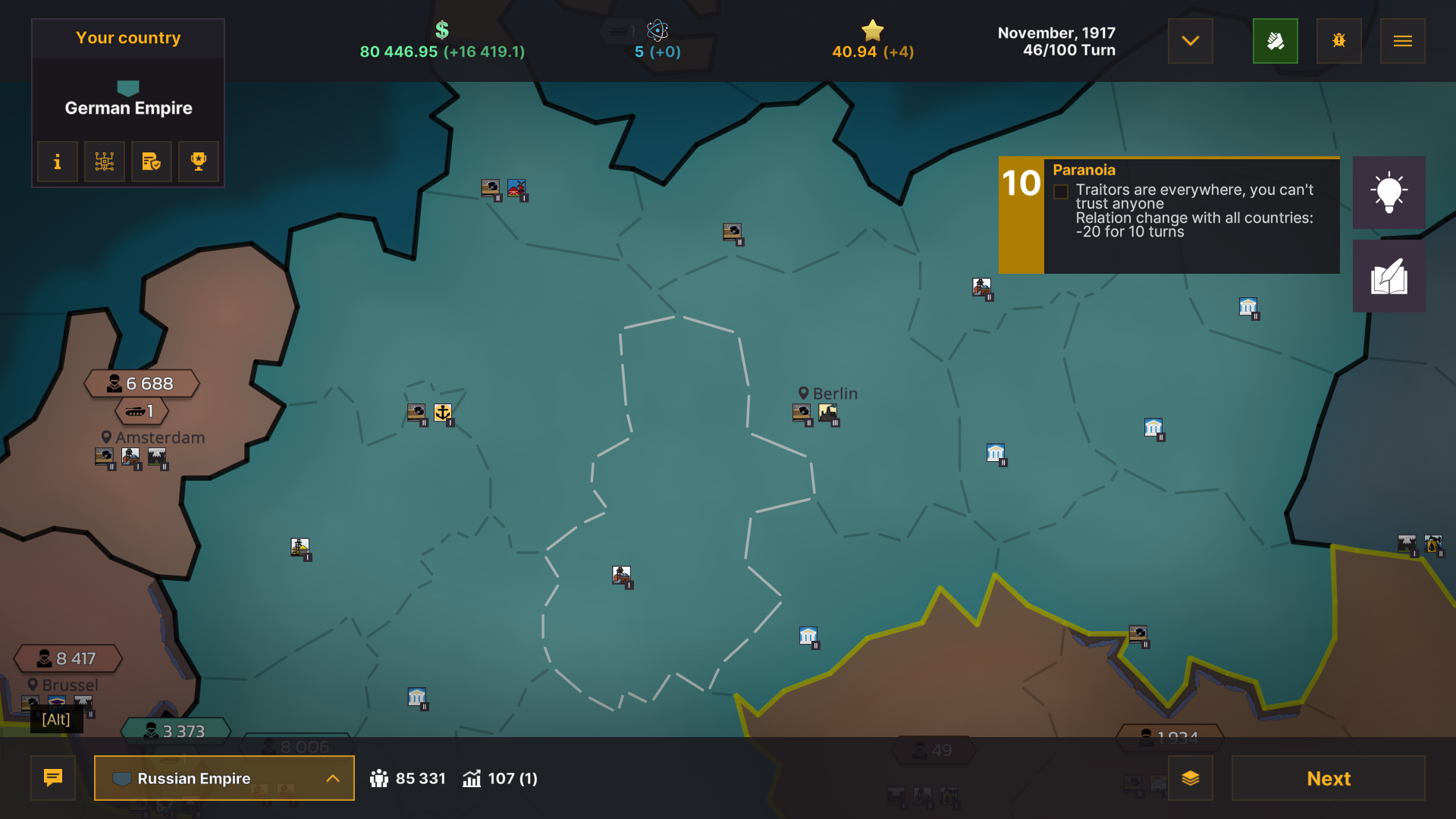Viewport: 1456px width, 819px height.
Task: Open the newspaper events panel icon
Action: tap(1389, 275)
